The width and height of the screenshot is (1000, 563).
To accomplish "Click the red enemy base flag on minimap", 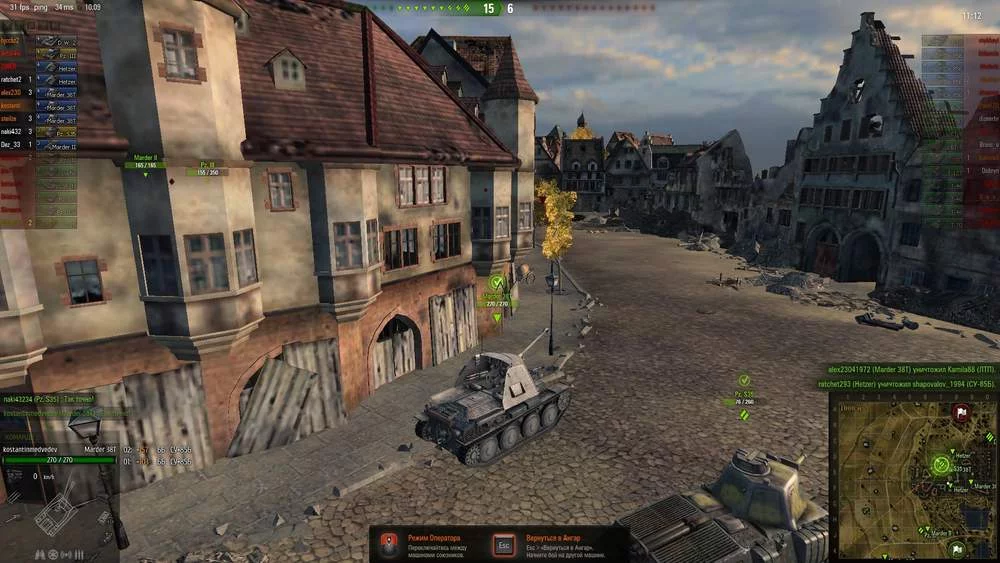I will pyautogui.click(x=961, y=411).
